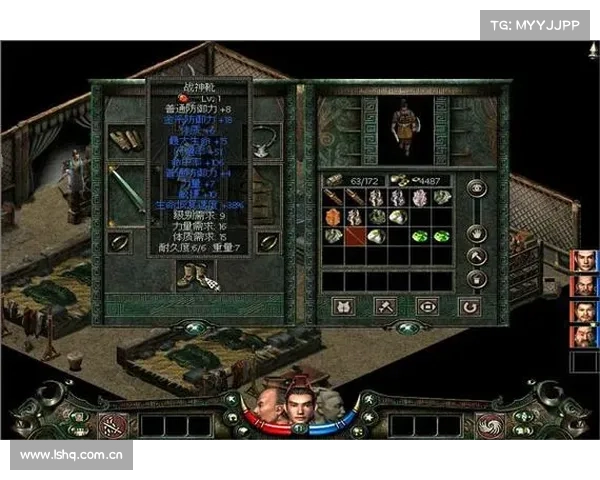
Task: Select the solid red inventory item
Action: [x=355, y=236]
